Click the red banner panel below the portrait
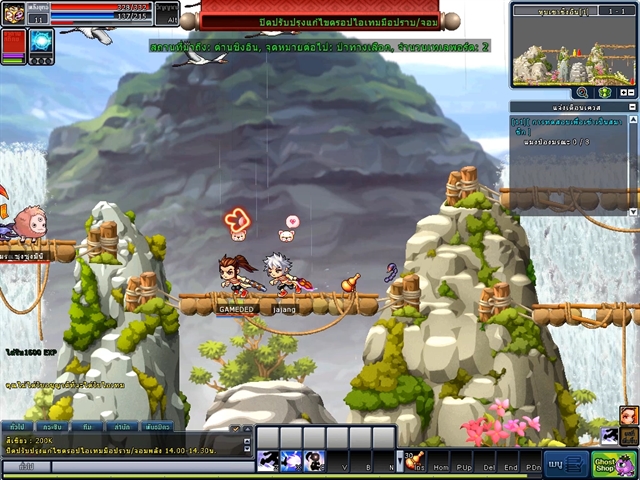This screenshot has height=480, width=640. pos(14,45)
